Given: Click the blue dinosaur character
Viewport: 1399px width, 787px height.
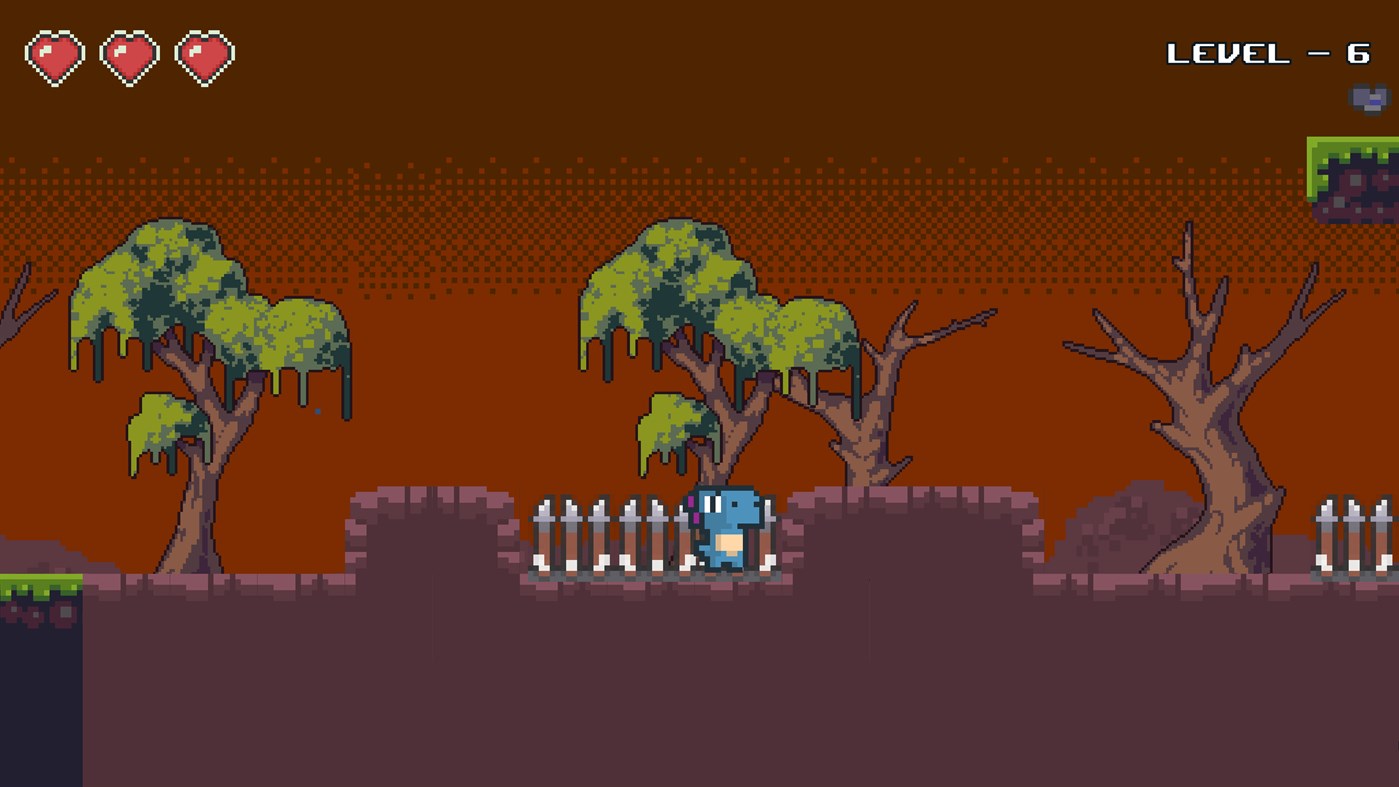Looking at the screenshot, I should tap(730, 530).
